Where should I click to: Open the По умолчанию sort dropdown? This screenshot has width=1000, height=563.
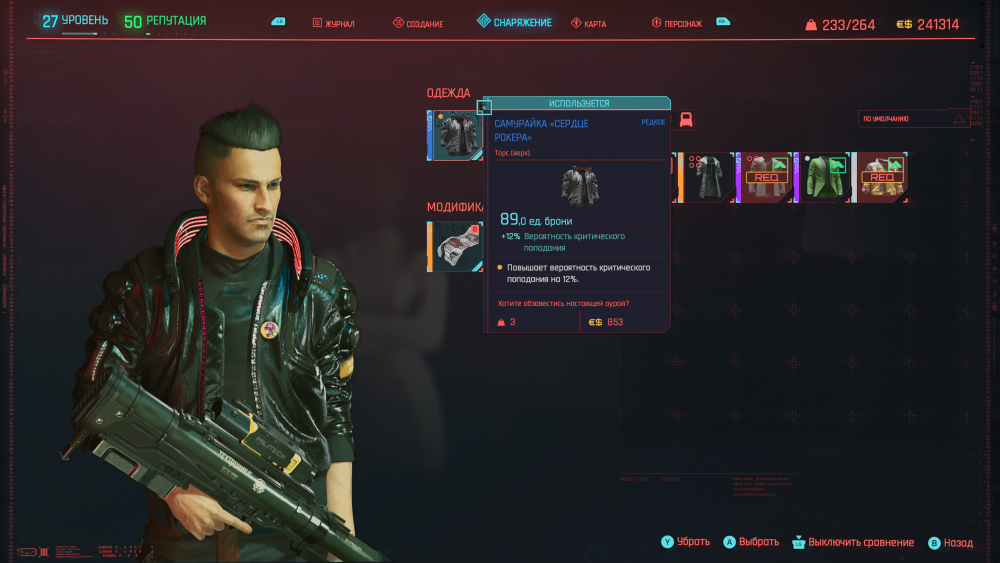click(915, 118)
